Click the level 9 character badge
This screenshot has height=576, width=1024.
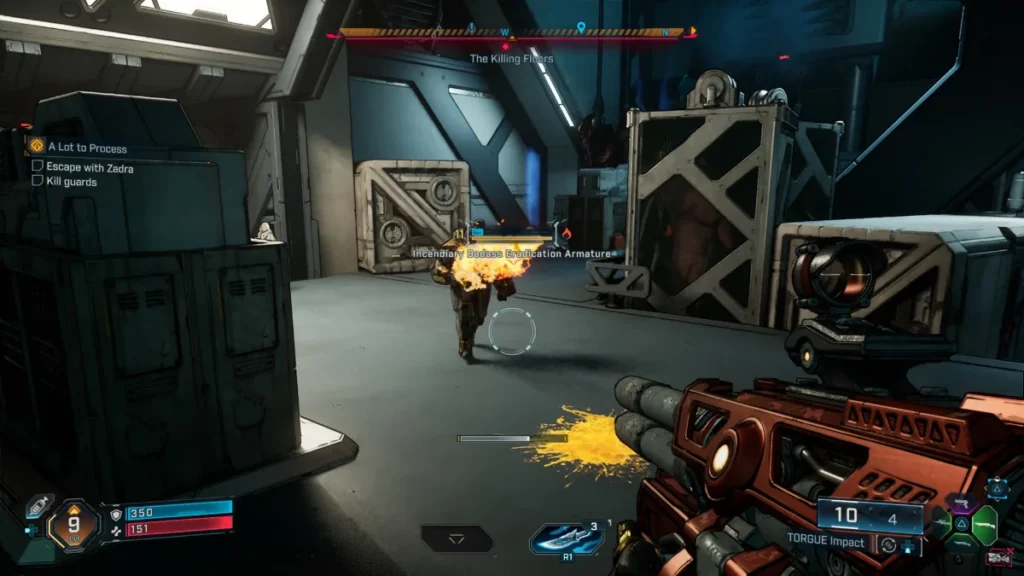tap(73, 523)
